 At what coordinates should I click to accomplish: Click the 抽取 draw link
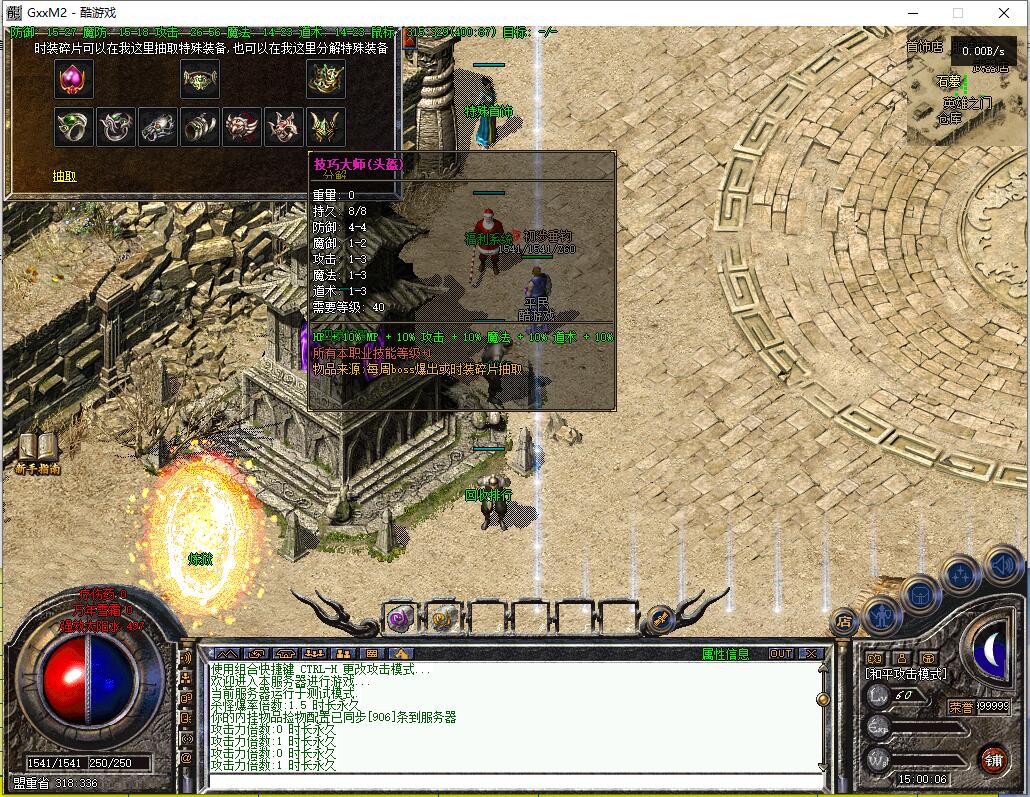click(x=65, y=176)
